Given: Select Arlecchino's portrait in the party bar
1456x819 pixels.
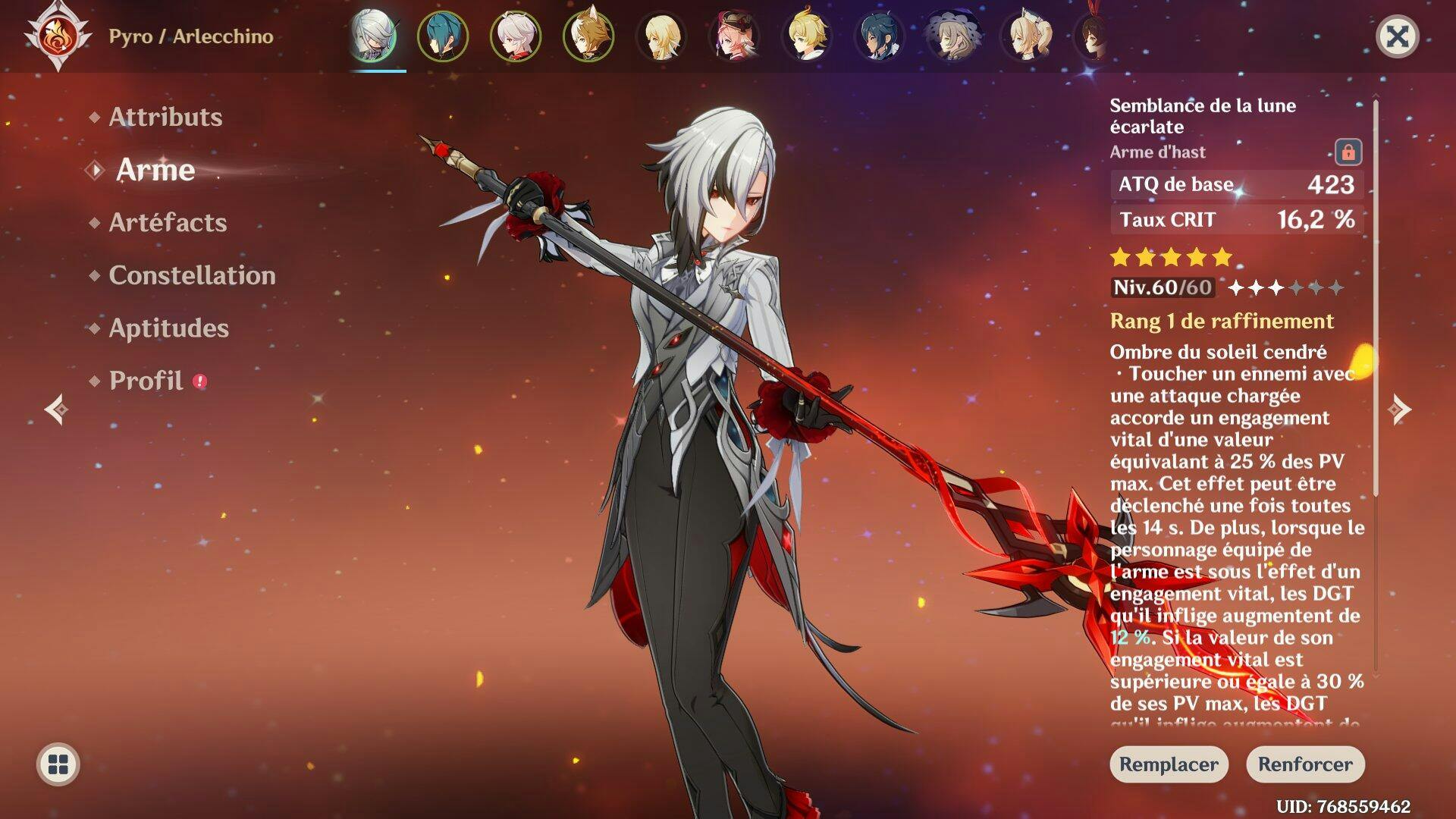Looking at the screenshot, I should [x=373, y=36].
